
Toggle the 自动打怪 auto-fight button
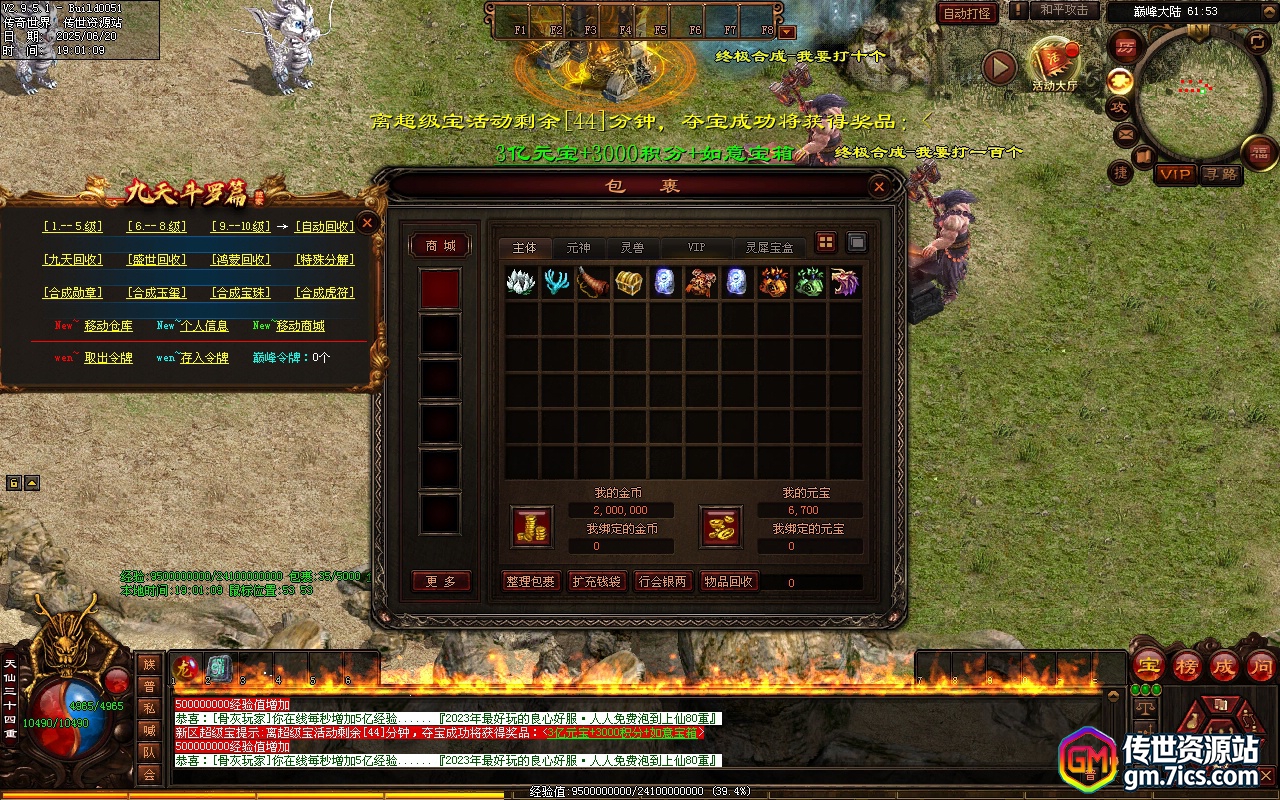967,13
